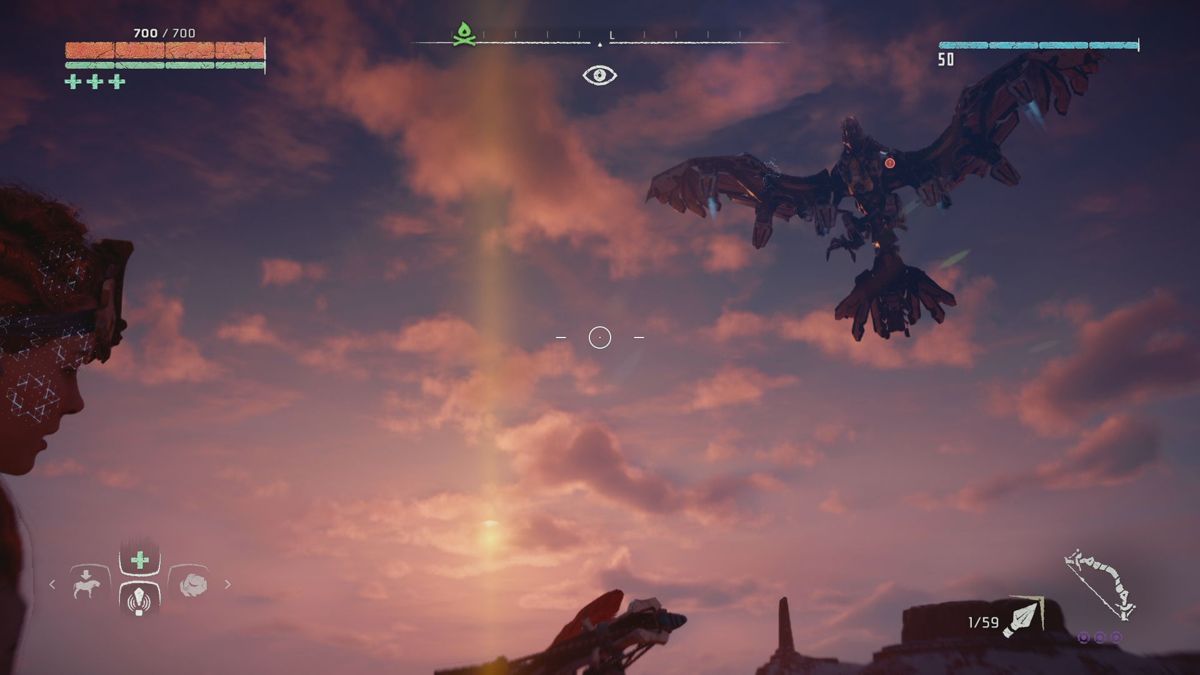The image size is (1200, 675).
Task: Use the green cross medicine pouch
Action: coord(140,560)
